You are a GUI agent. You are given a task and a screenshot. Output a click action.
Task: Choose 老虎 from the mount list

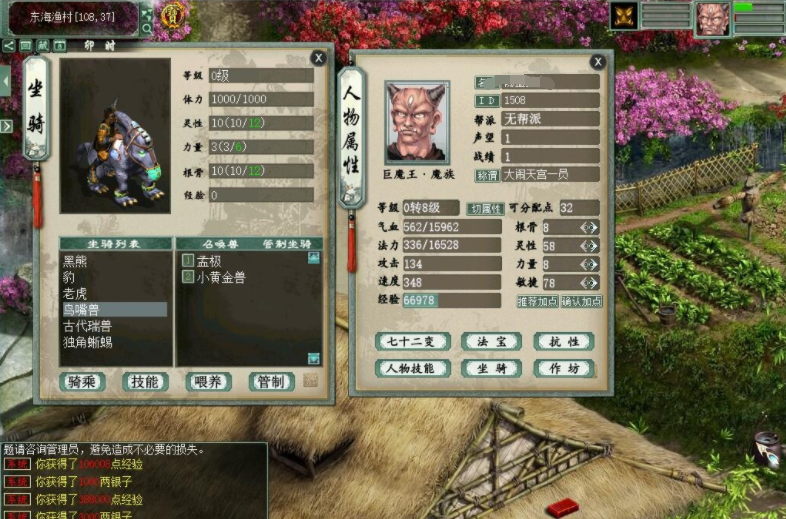click(x=76, y=293)
